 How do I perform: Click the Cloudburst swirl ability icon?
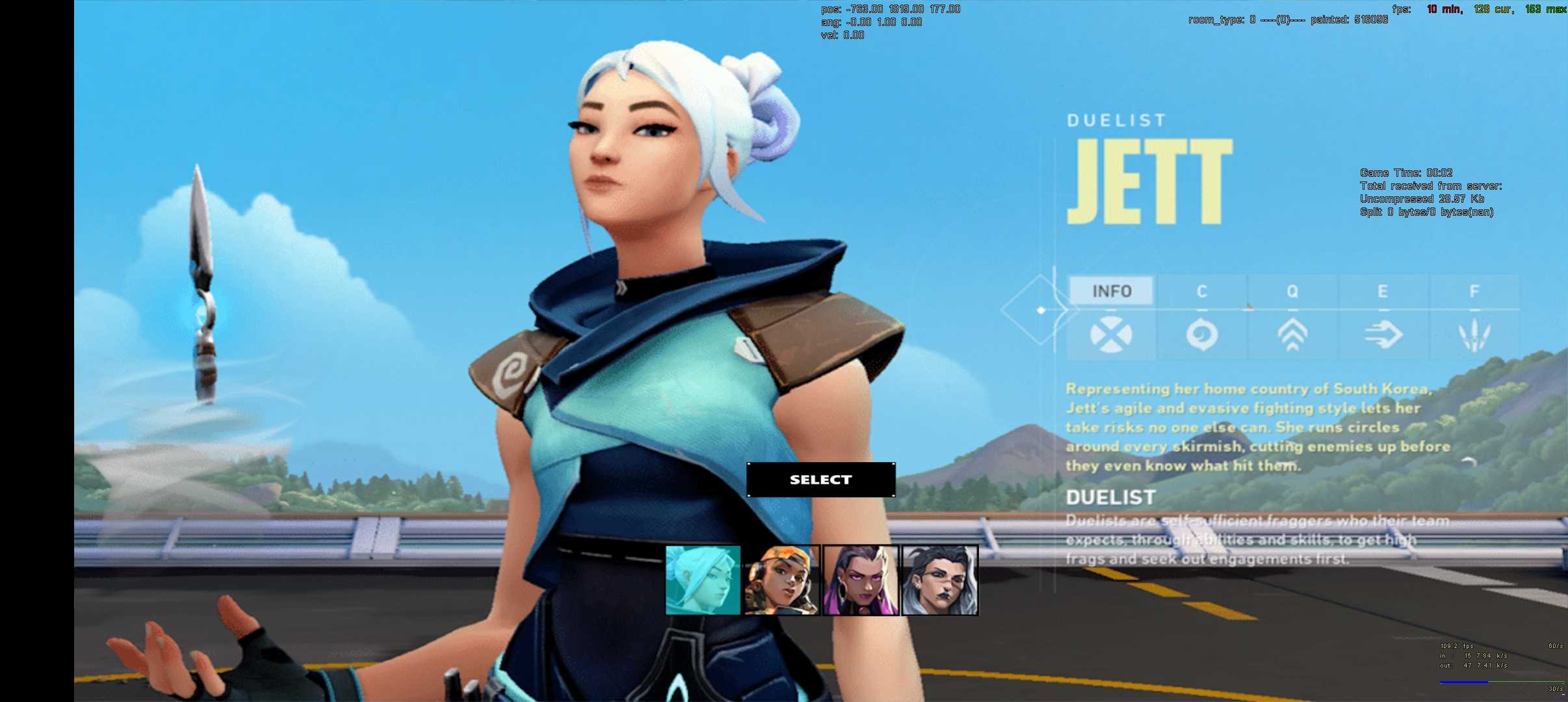1202,335
